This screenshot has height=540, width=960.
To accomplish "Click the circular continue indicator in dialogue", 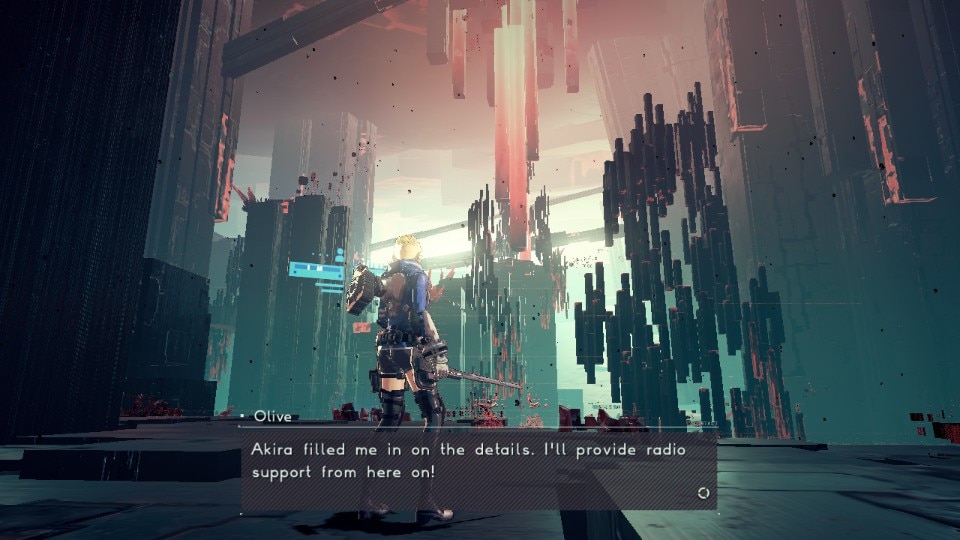I will pos(703,493).
